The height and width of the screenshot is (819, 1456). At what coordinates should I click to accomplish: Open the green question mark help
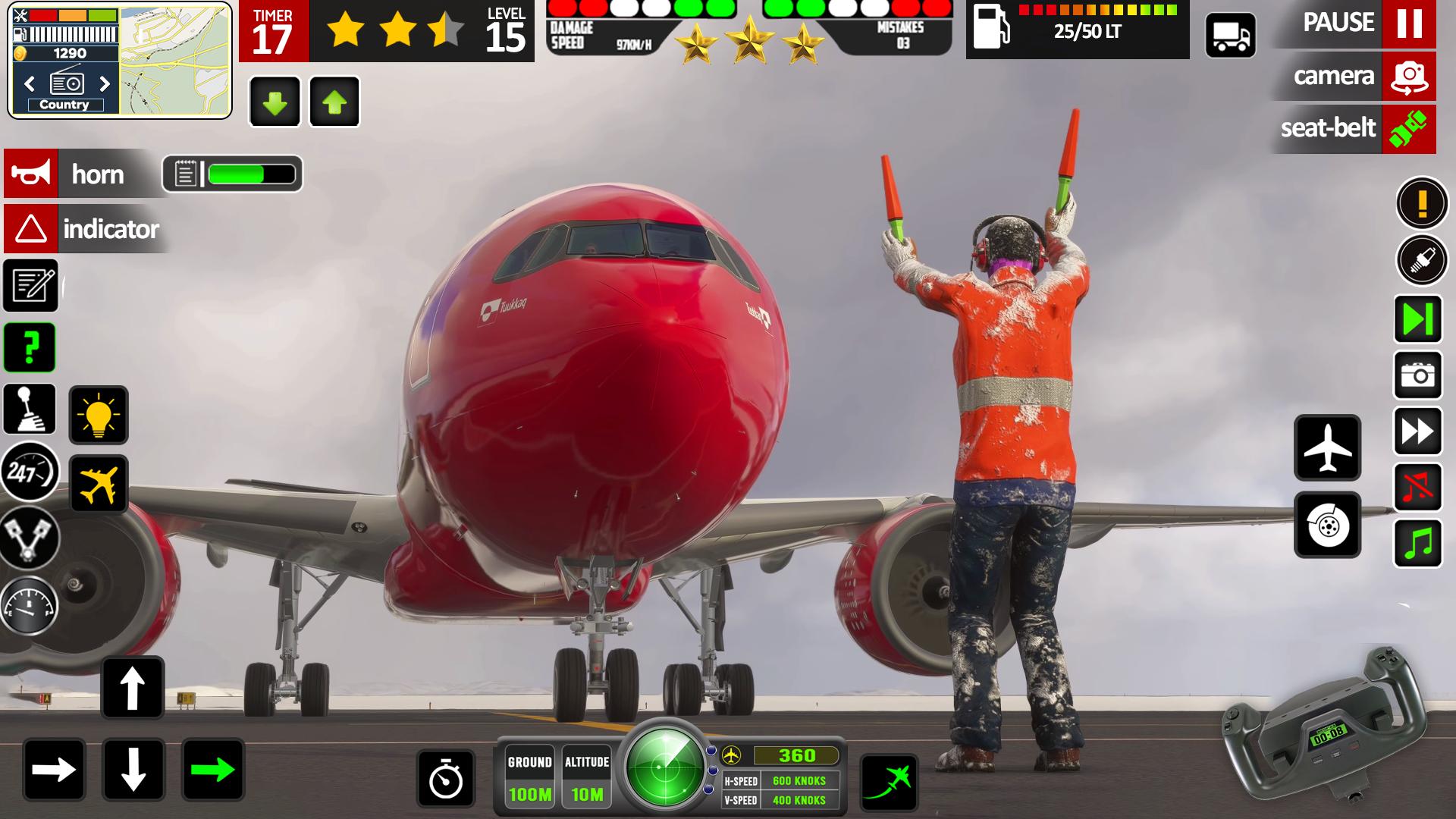[x=30, y=347]
